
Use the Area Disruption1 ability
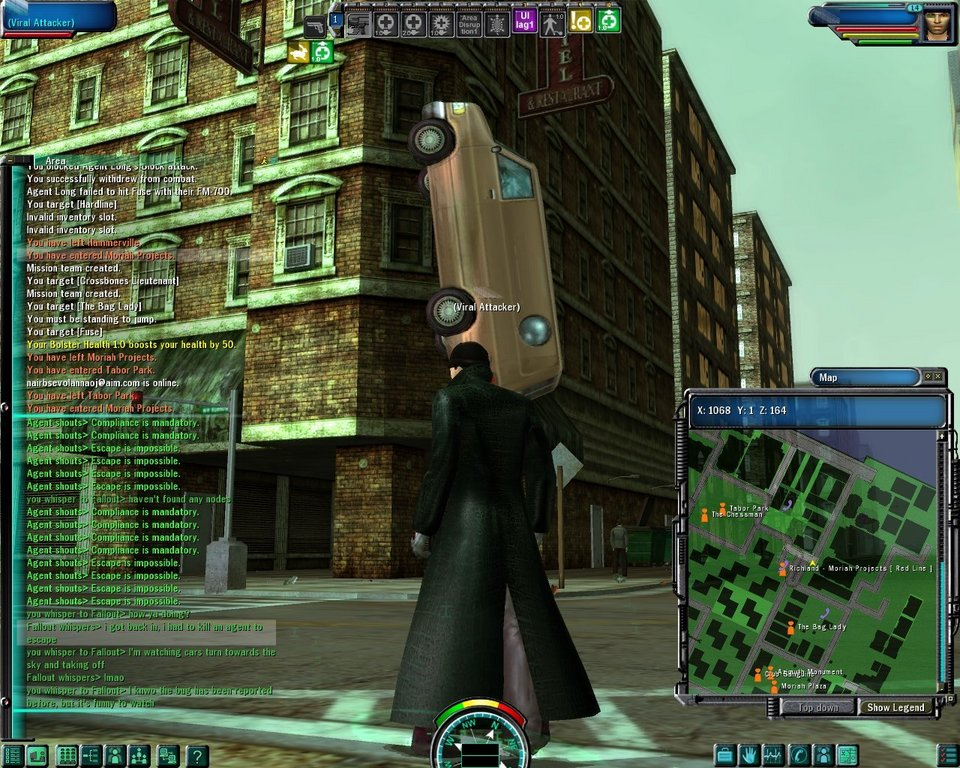point(469,24)
